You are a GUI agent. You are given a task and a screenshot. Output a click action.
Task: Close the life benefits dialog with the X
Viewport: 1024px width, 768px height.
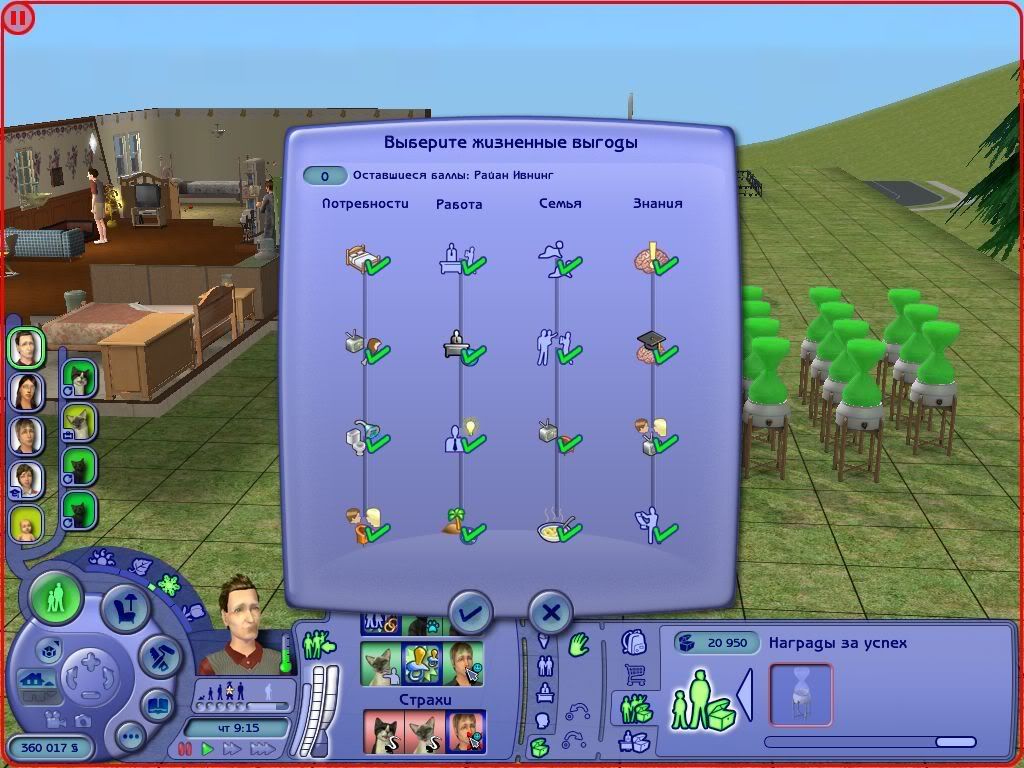click(x=550, y=612)
